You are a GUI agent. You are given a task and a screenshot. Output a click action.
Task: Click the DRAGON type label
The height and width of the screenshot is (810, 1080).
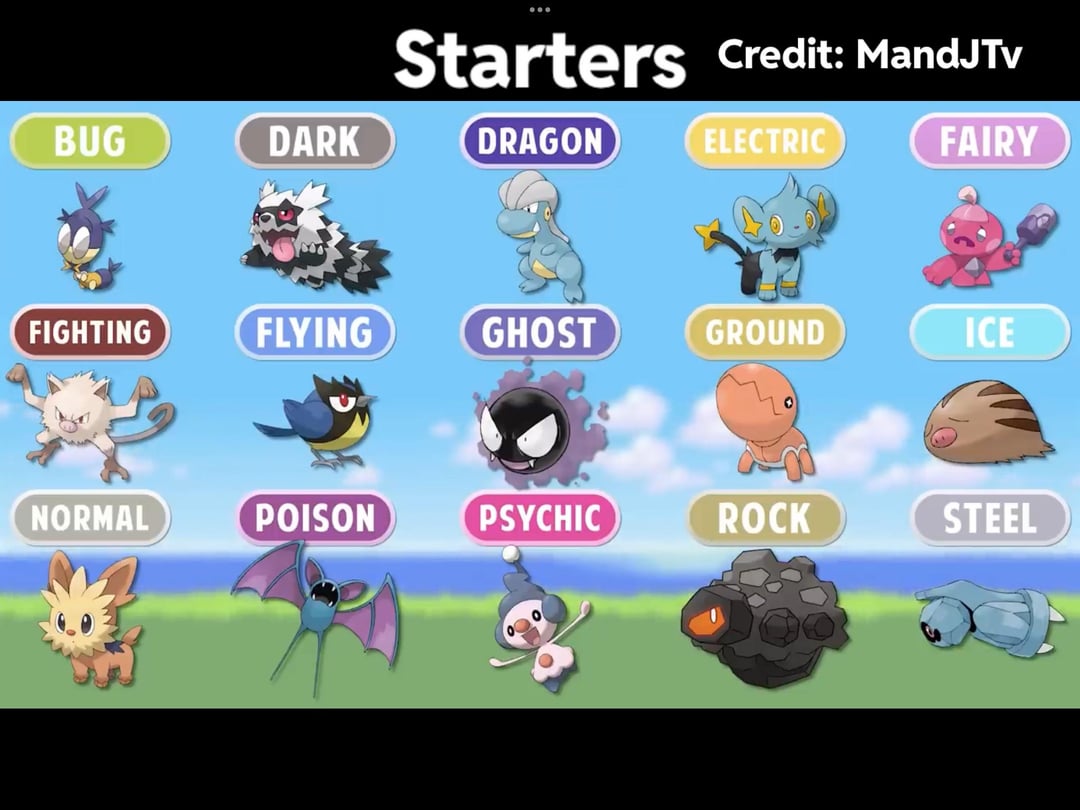[540, 141]
